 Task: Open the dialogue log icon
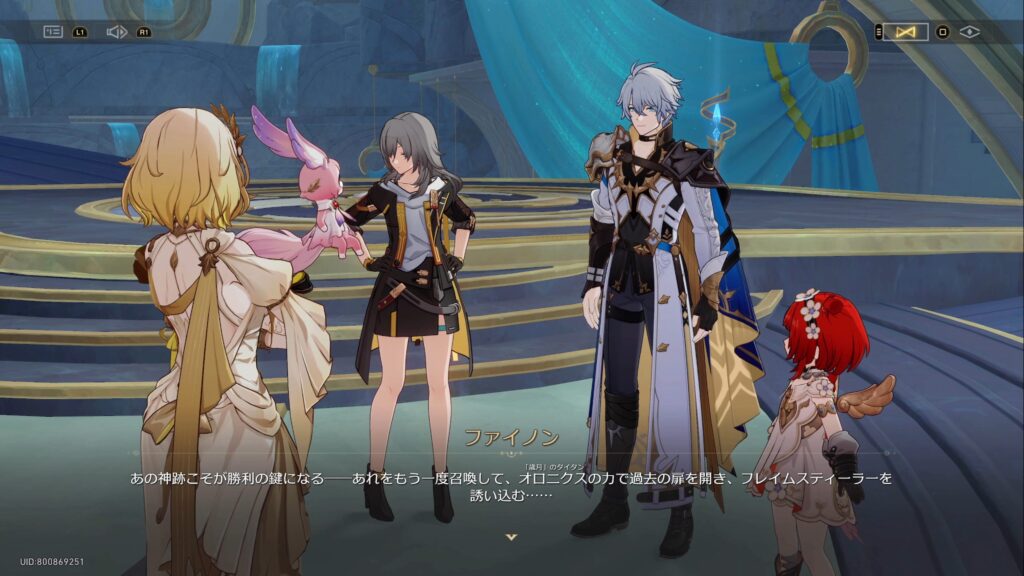[53, 32]
